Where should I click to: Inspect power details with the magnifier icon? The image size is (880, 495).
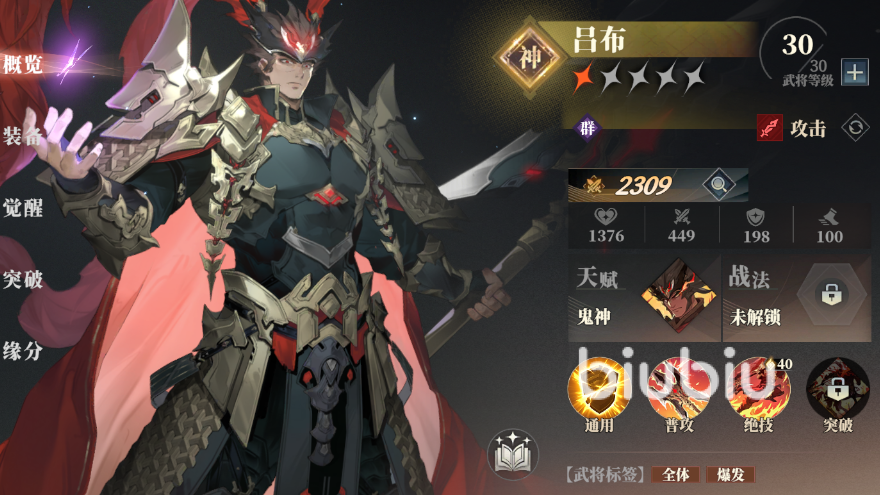pyautogui.click(x=716, y=184)
